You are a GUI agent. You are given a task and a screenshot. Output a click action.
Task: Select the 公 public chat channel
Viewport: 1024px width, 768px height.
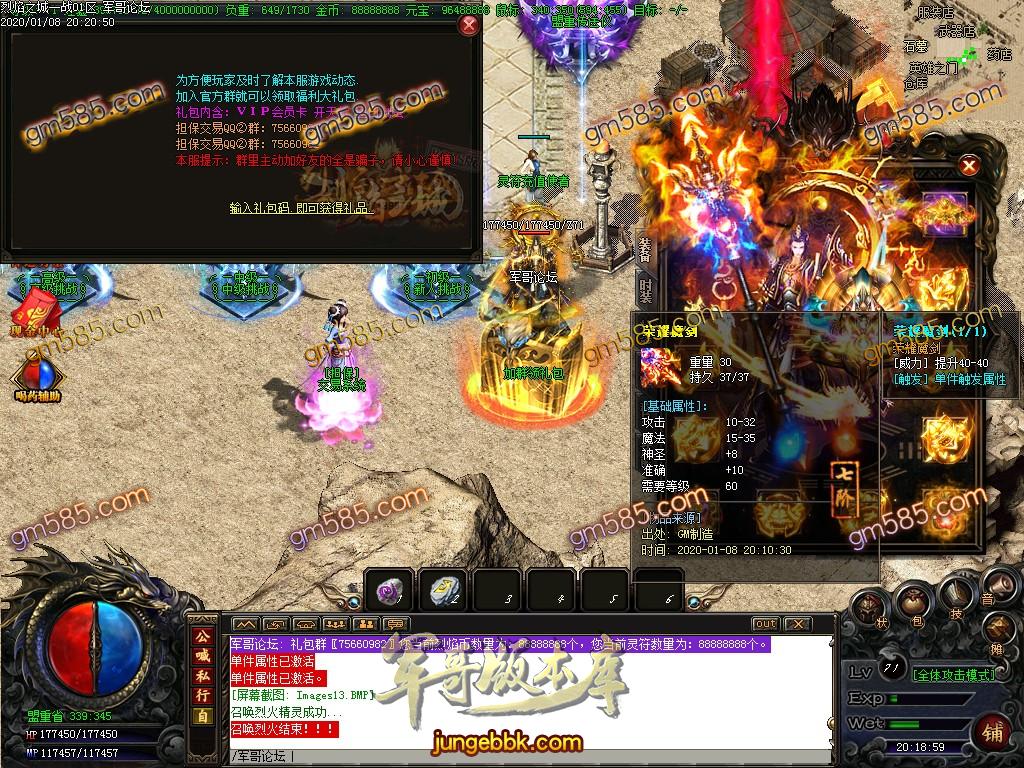203,636
